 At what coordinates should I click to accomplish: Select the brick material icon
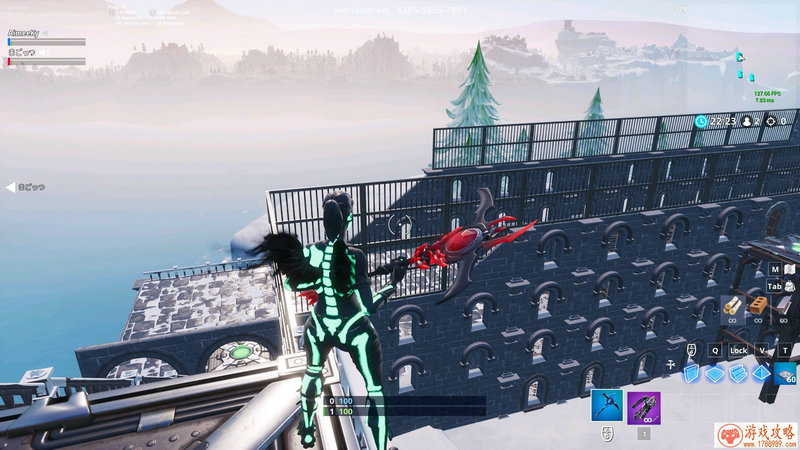(759, 304)
